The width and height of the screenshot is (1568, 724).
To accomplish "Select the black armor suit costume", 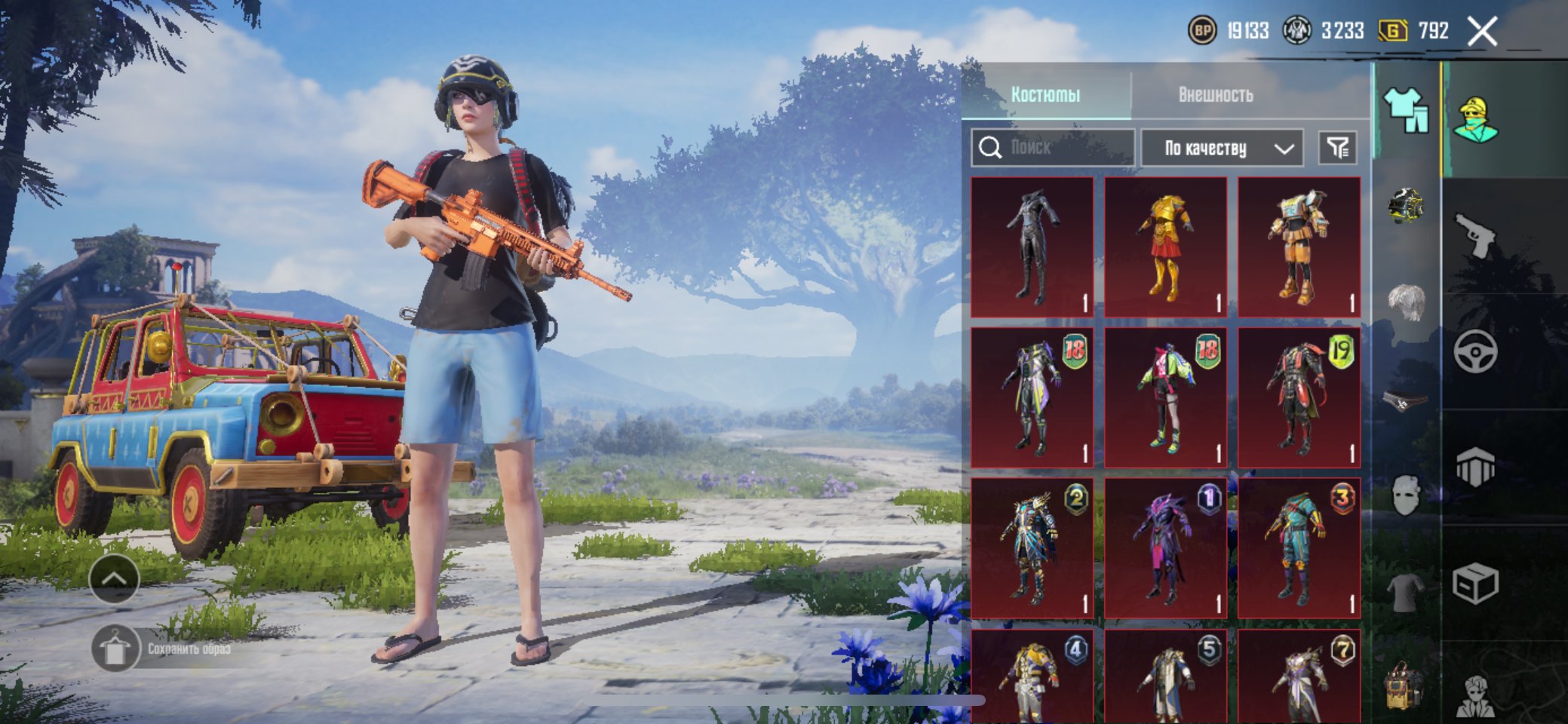I will point(1032,247).
